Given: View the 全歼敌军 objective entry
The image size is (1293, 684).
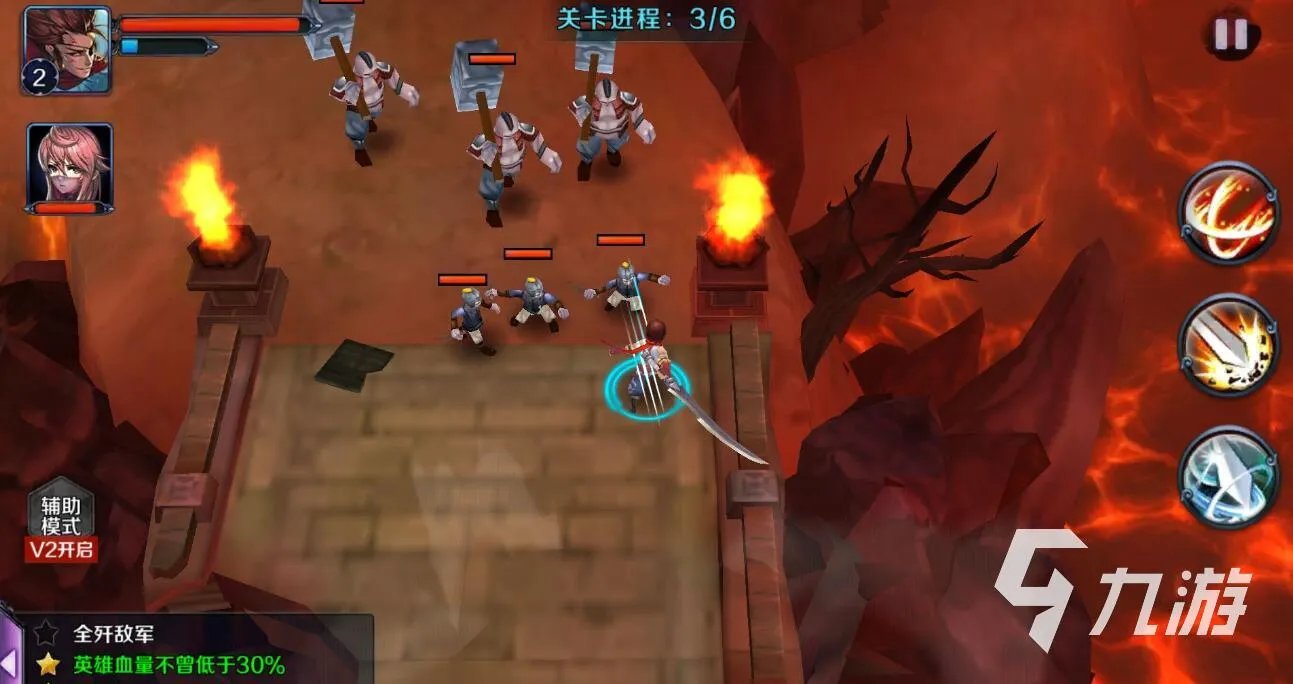Looking at the screenshot, I should coord(113,634).
